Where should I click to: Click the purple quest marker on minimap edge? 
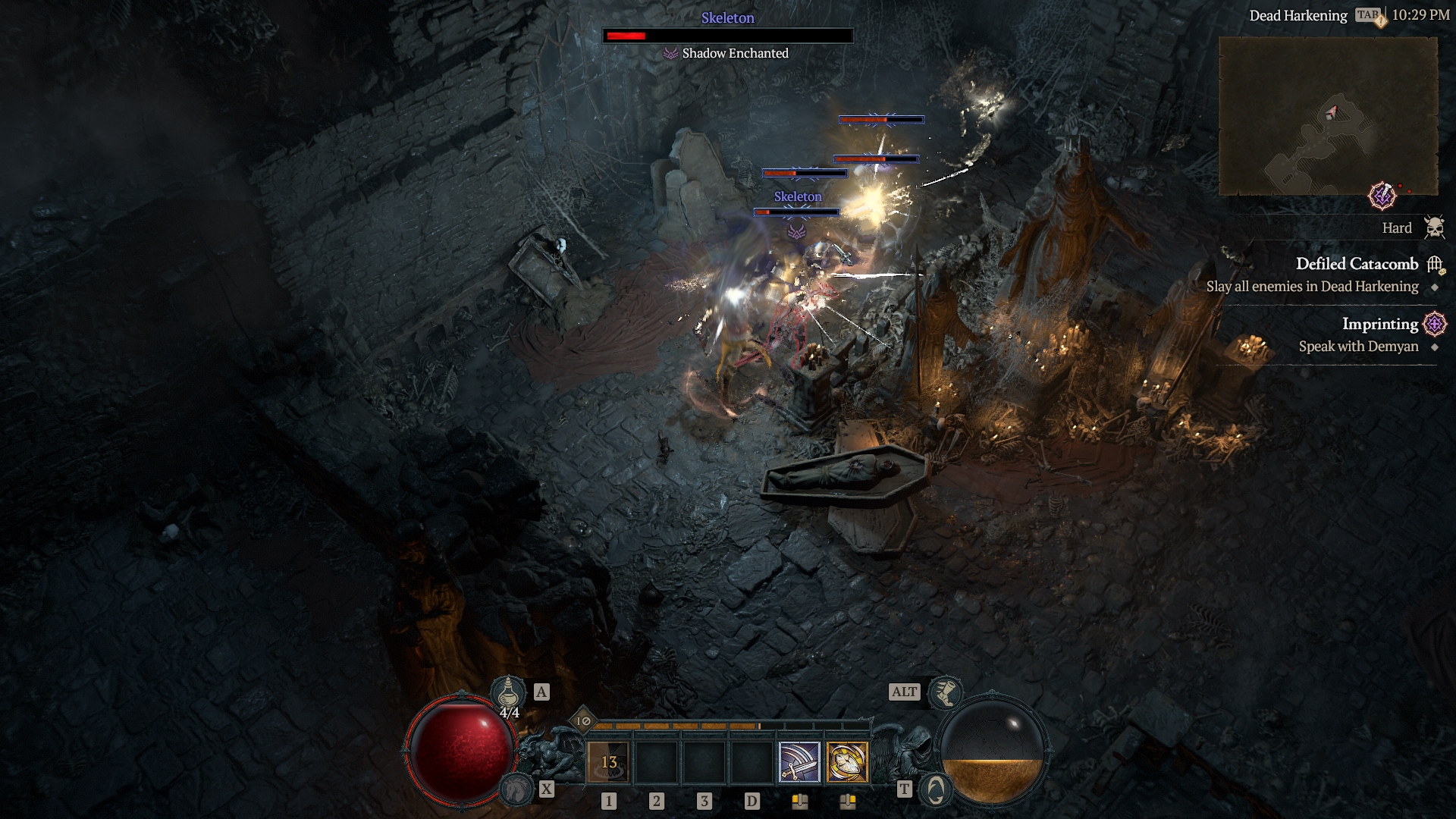tap(1382, 196)
